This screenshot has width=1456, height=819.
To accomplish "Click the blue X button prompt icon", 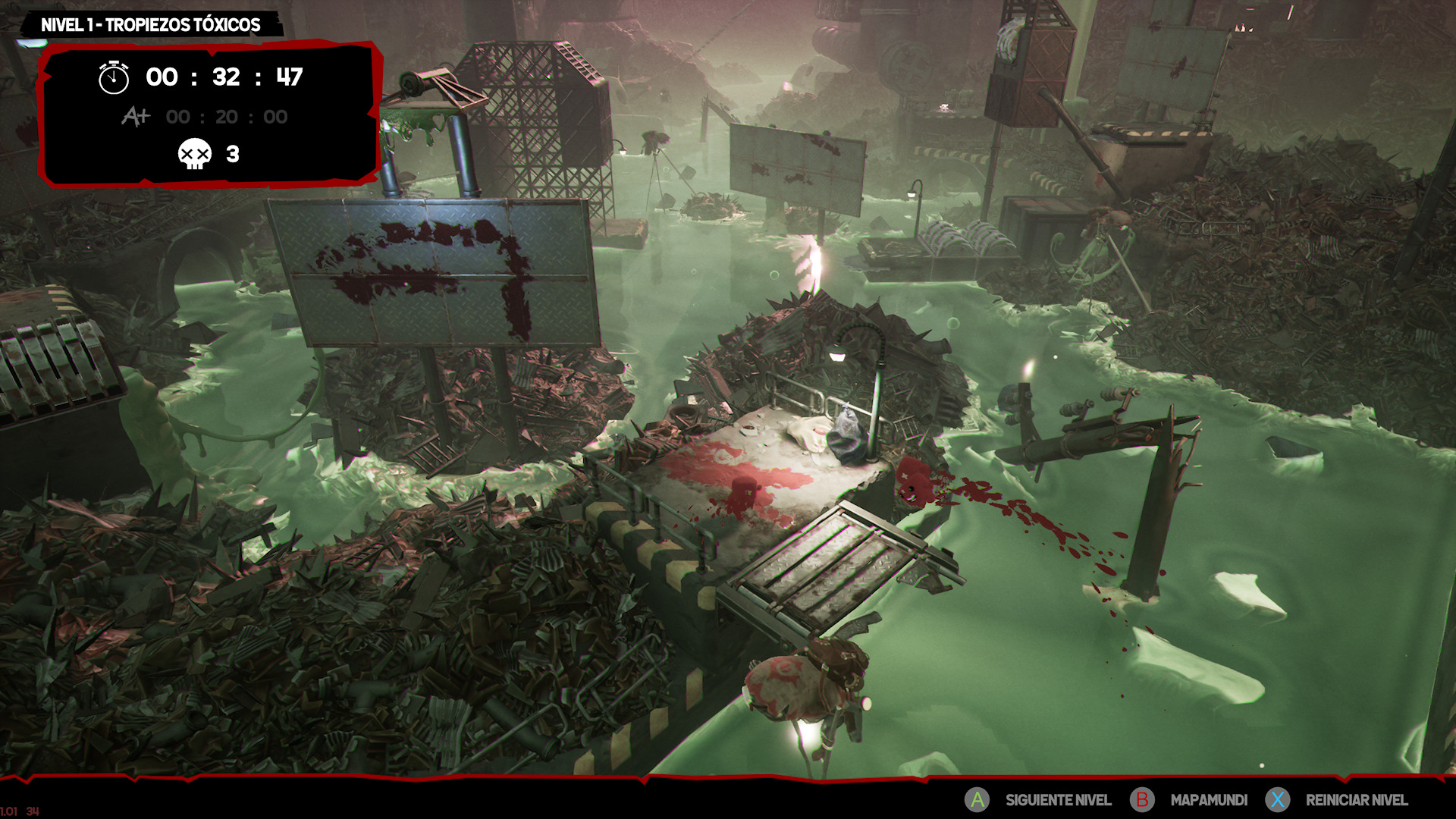I will click(1279, 799).
